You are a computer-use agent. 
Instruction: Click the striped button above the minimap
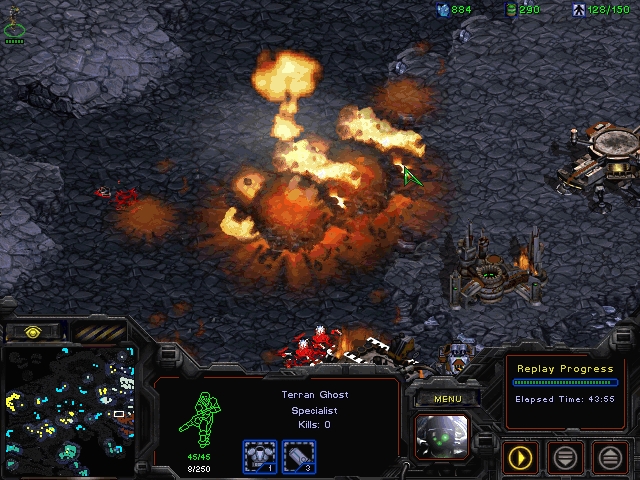pyautogui.click(x=99, y=331)
